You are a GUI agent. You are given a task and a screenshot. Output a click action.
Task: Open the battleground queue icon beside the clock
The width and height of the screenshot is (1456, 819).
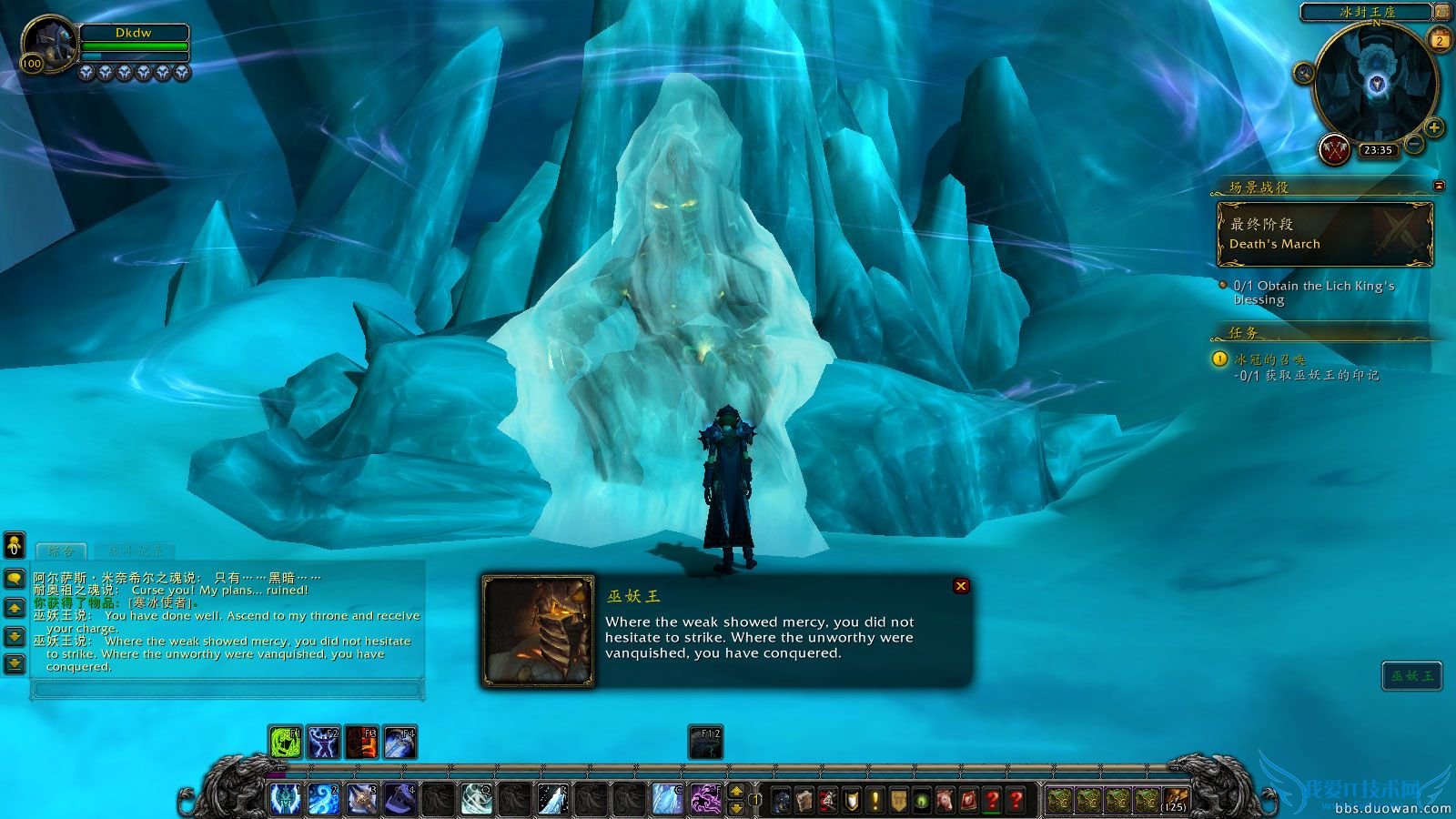1334,148
